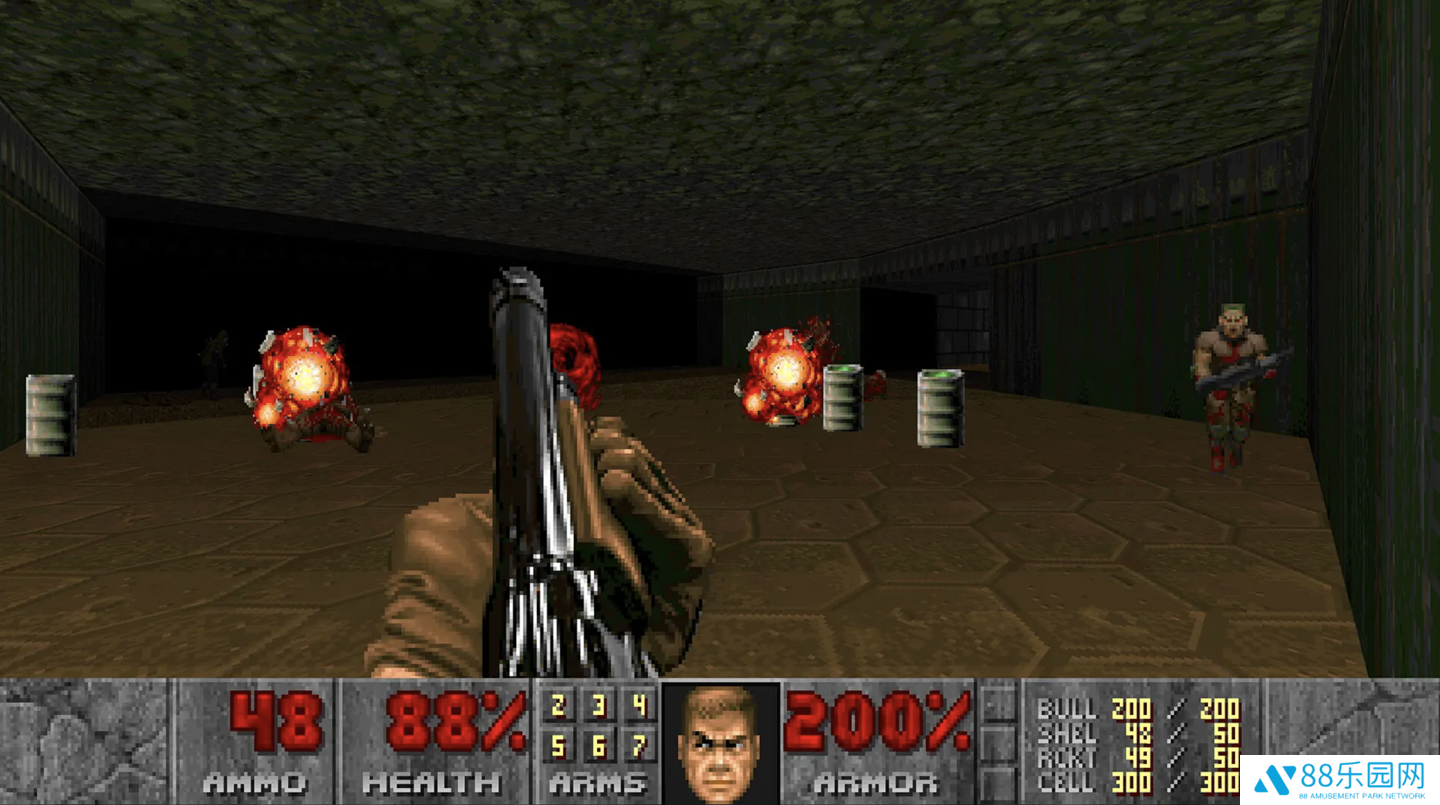The image size is (1440, 805).
Task: Choose weapon number 3 under Arms
Action: [x=598, y=708]
